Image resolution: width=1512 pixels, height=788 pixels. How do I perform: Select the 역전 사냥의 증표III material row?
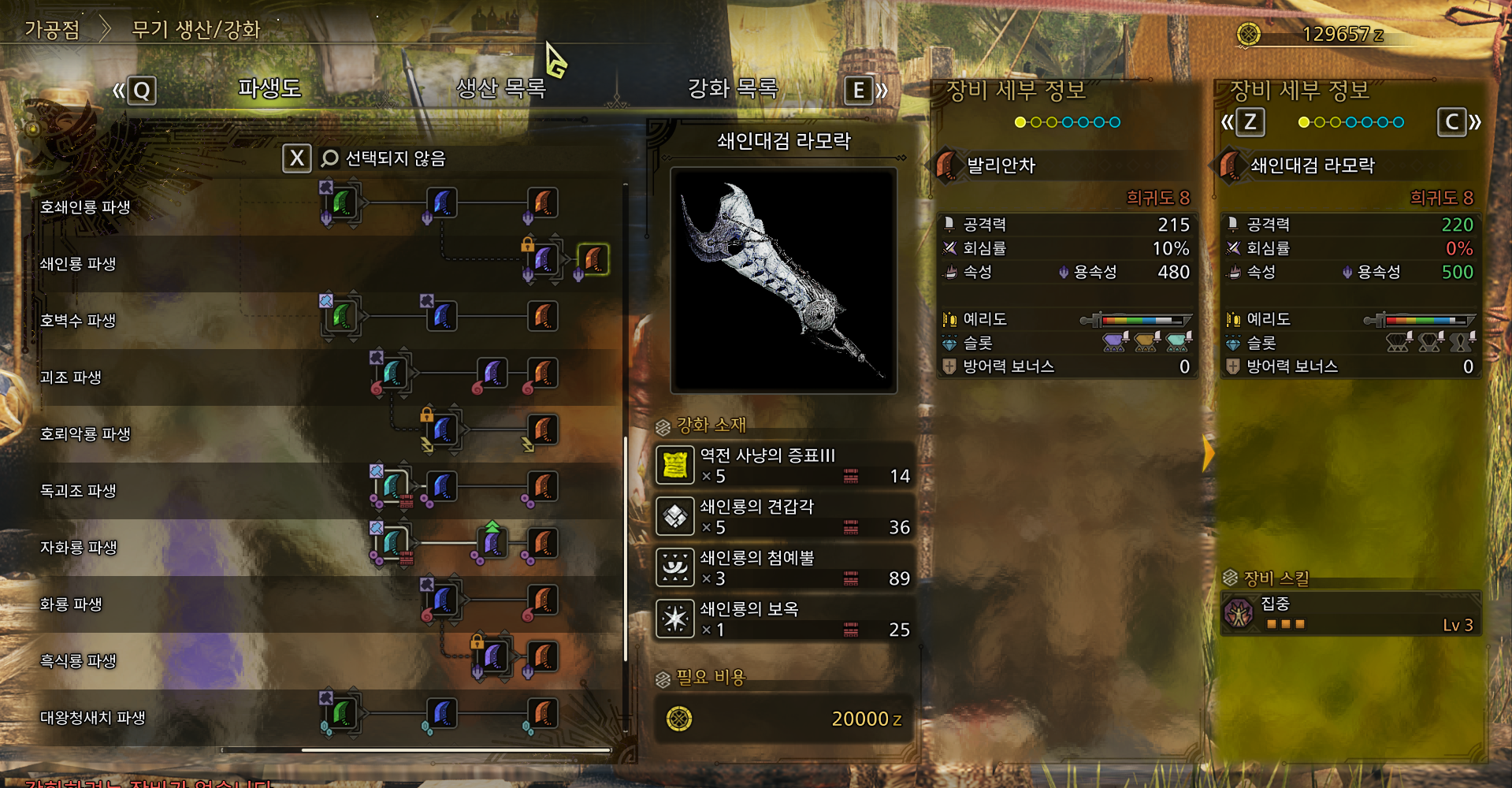point(783,465)
